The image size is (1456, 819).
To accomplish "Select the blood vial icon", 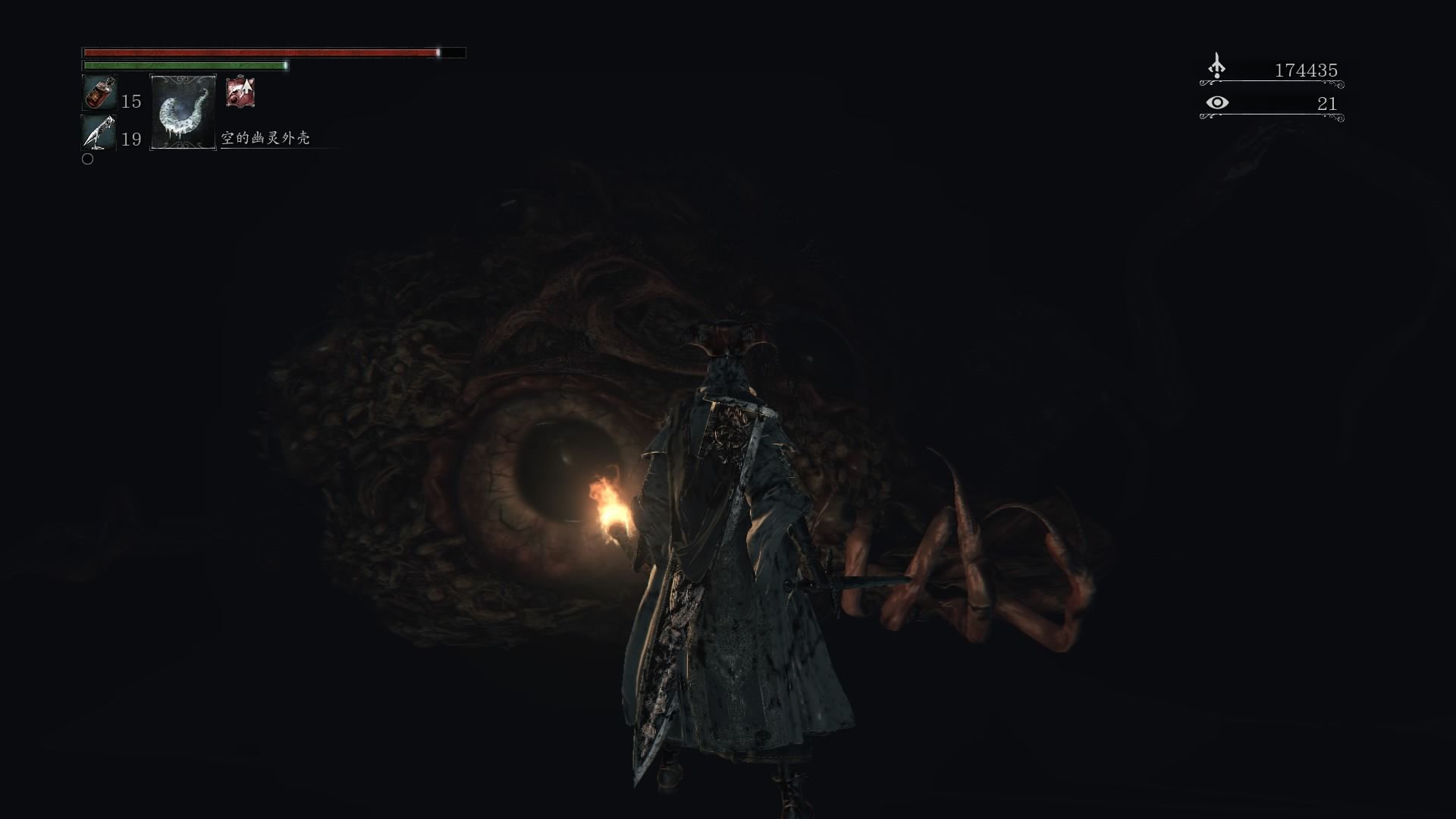I will tap(99, 93).
